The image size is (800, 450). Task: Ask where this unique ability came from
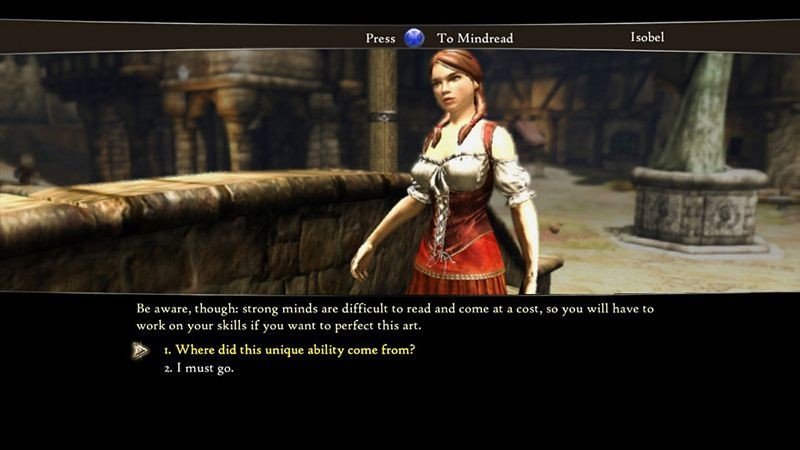288,350
